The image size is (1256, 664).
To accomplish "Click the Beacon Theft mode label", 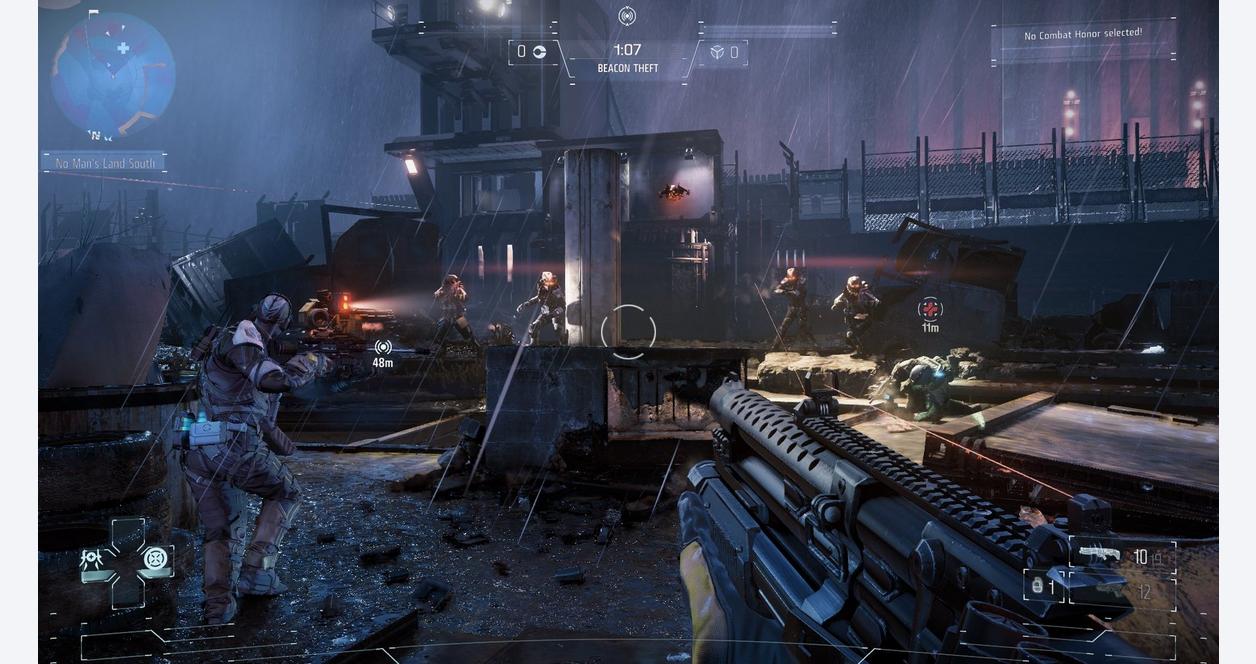I will point(628,69).
